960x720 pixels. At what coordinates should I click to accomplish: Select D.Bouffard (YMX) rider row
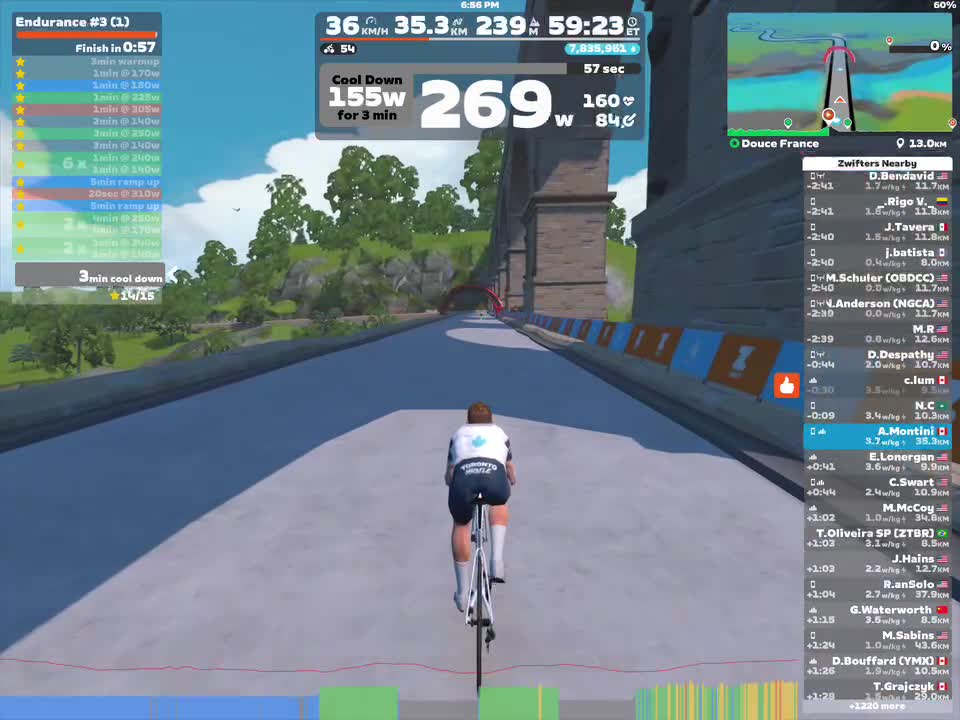click(877, 666)
